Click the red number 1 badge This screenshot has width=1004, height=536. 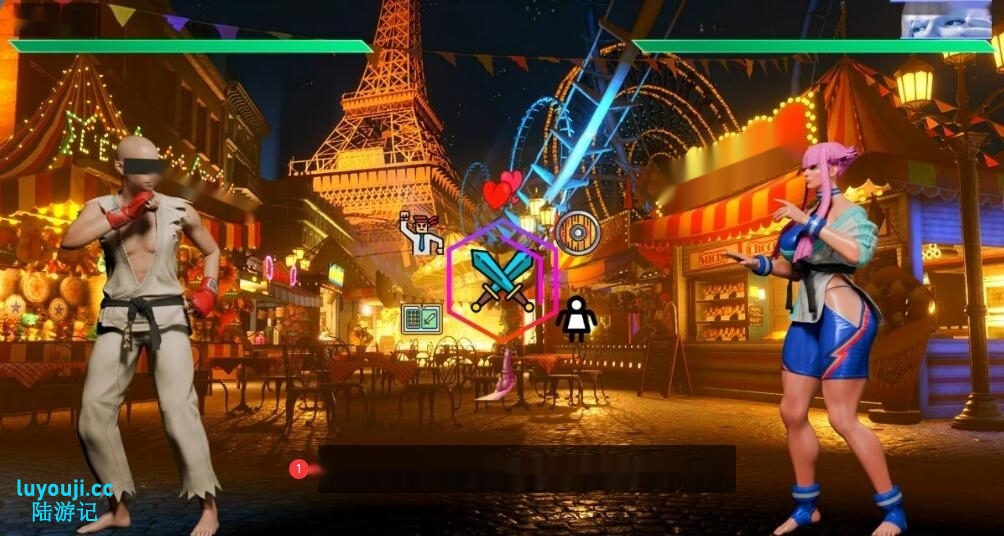[x=298, y=468]
